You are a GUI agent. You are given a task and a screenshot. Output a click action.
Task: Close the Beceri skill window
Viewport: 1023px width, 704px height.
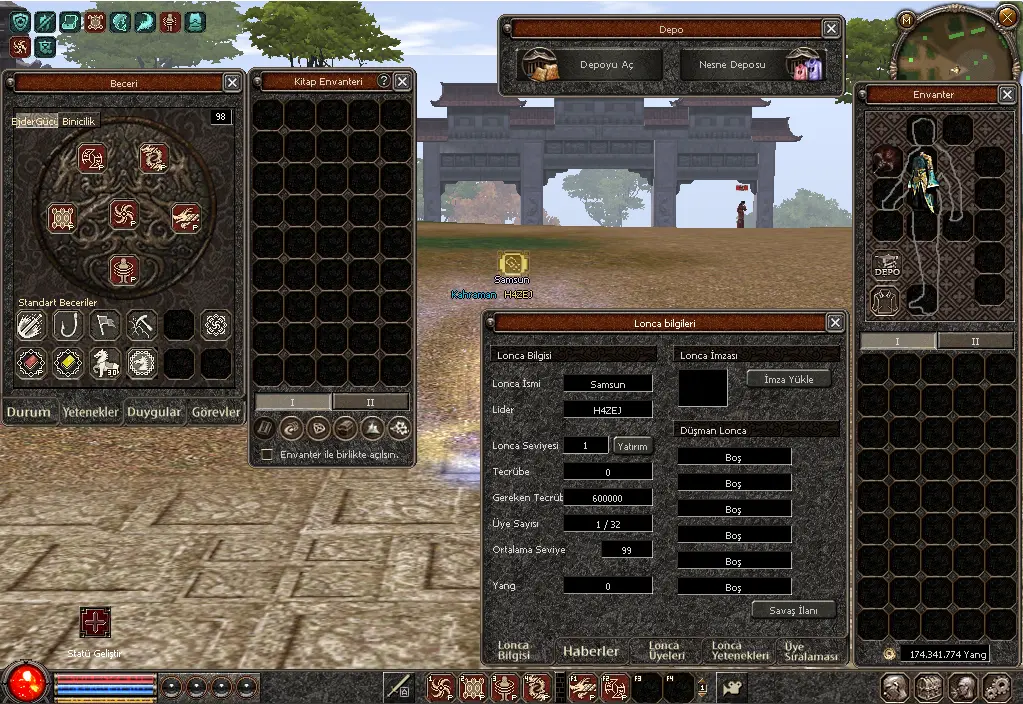(x=232, y=83)
